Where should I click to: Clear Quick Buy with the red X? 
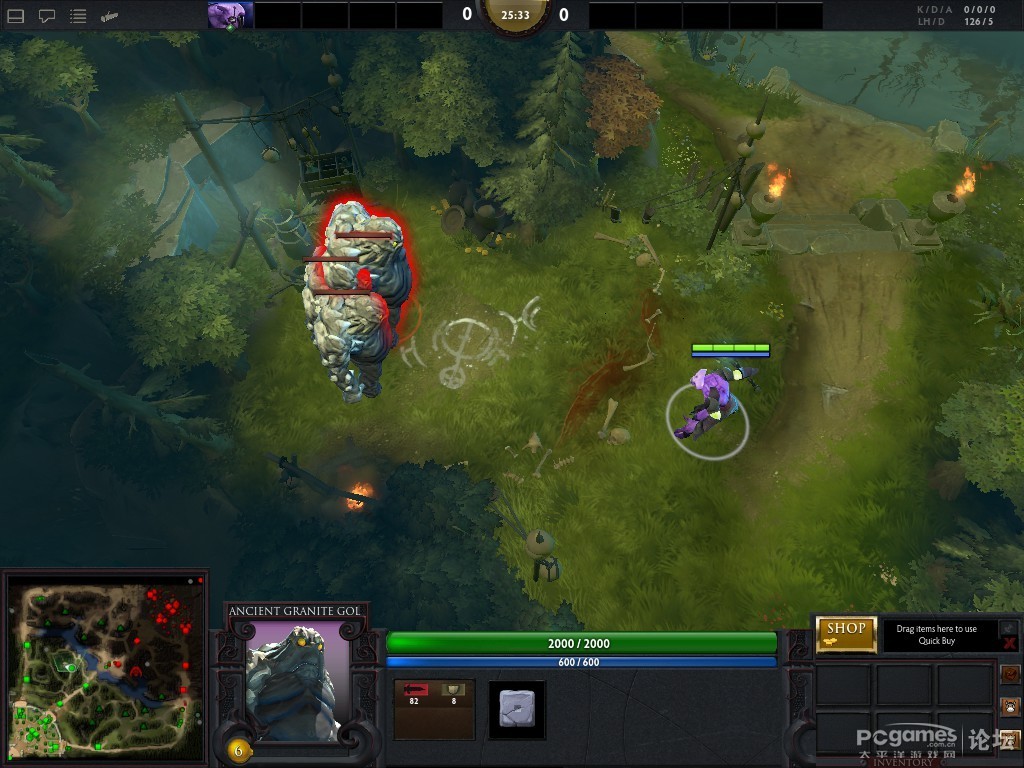coord(1009,644)
